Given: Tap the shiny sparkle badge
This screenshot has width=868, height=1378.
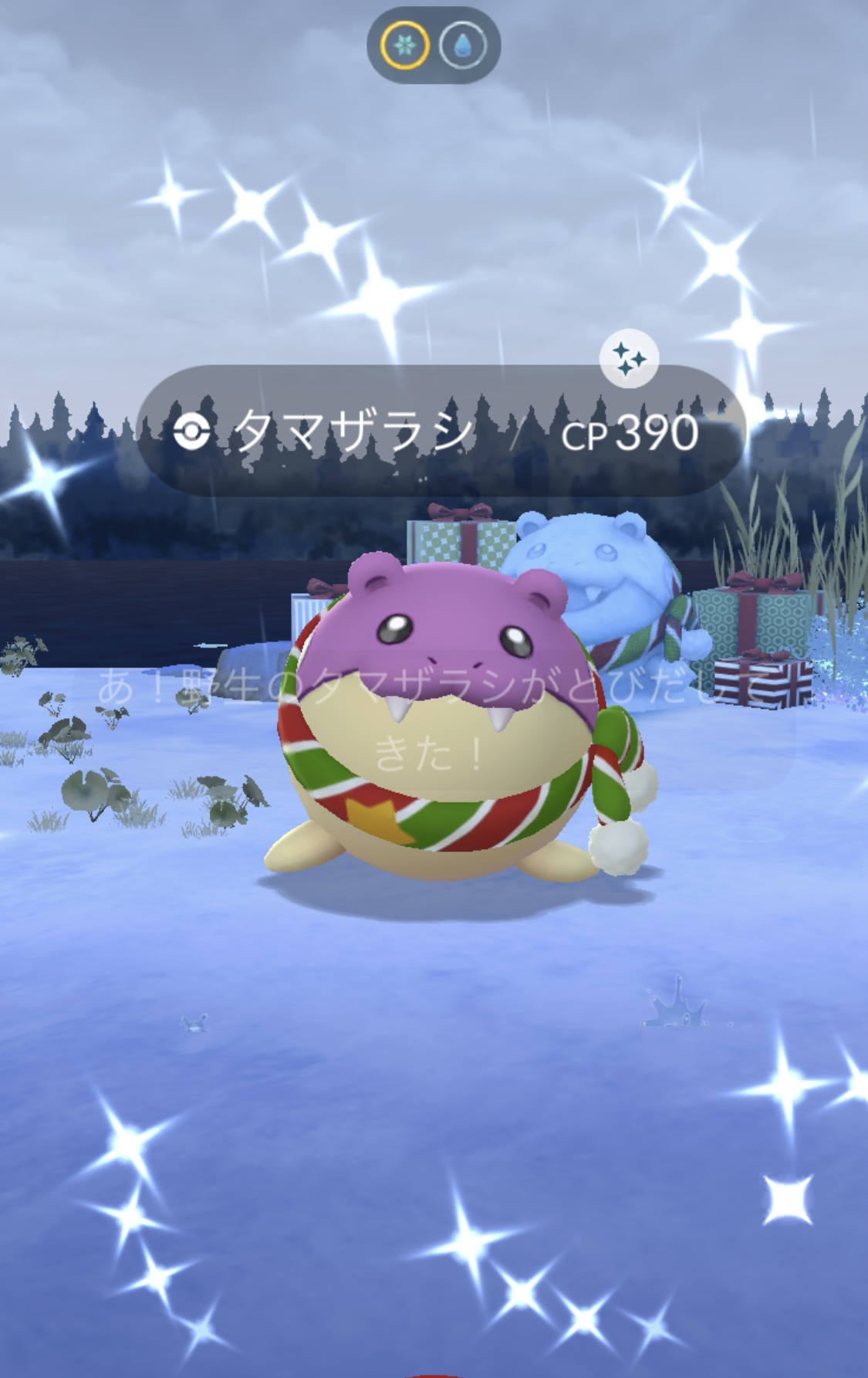Looking at the screenshot, I should click(x=629, y=359).
